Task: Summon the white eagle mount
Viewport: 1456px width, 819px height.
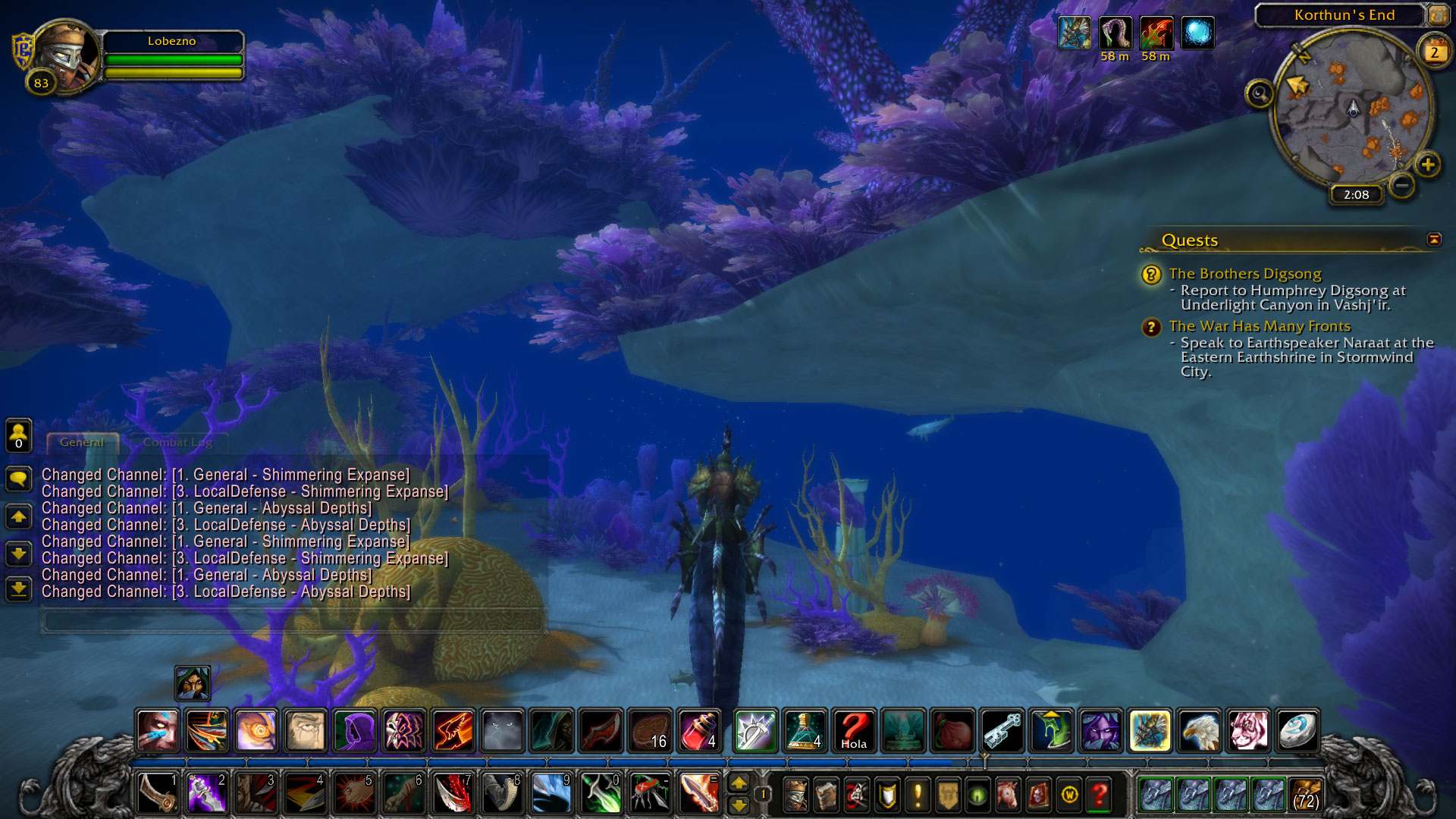Action: pos(1199,730)
